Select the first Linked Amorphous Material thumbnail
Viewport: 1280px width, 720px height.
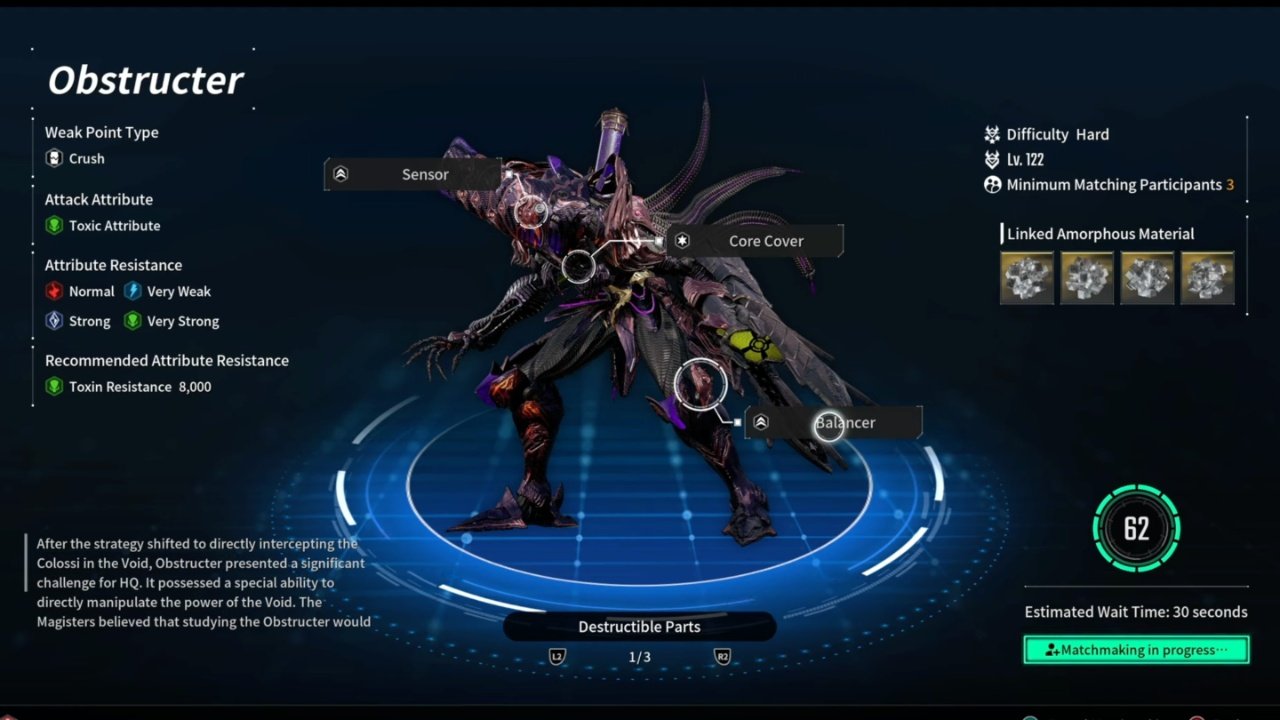coord(1027,278)
